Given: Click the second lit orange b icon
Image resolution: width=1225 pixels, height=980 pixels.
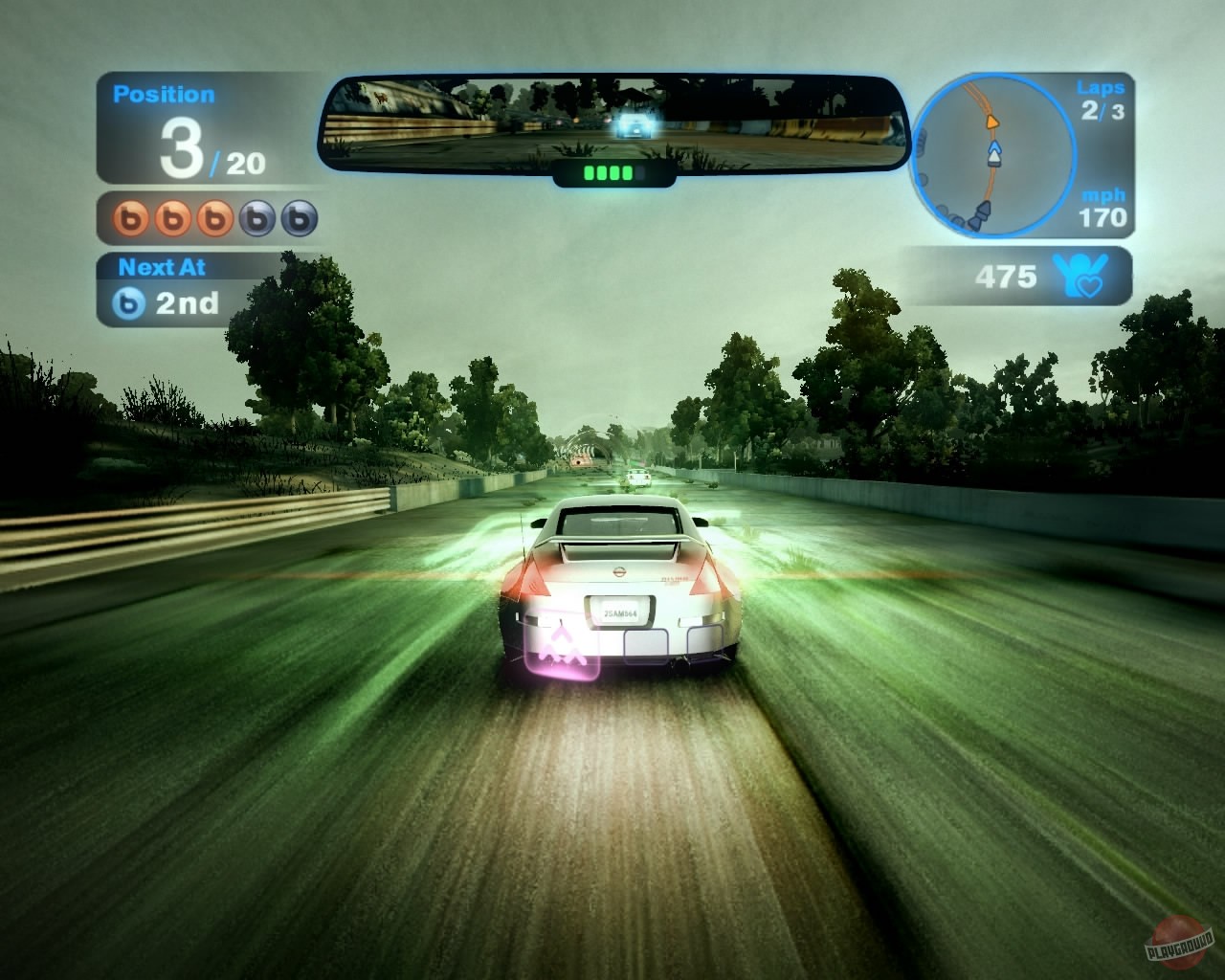Looking at the screenshot, I should pos(172,216).
